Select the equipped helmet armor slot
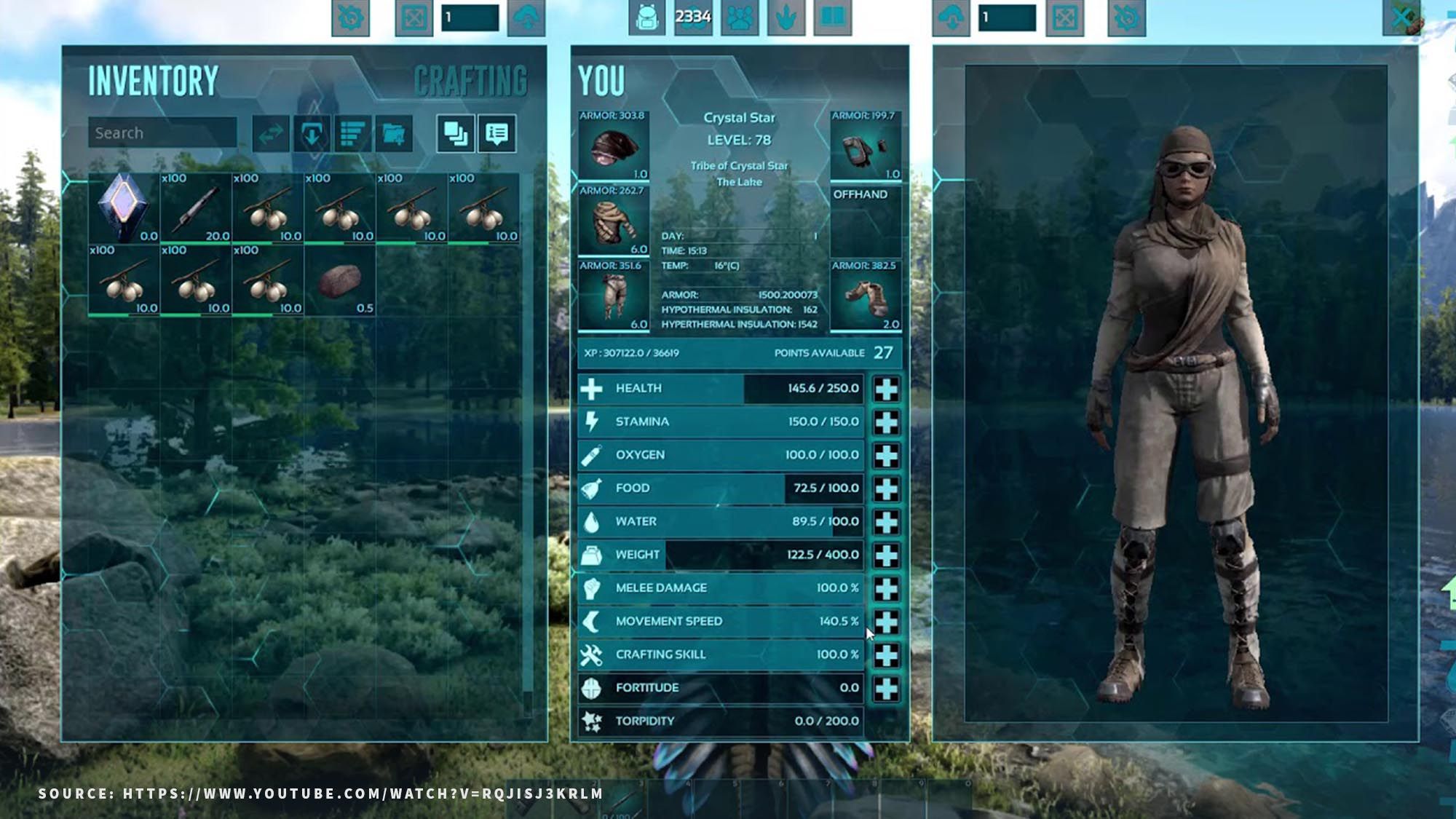This screenshot has width=1456, height=819. coord(613,146)
